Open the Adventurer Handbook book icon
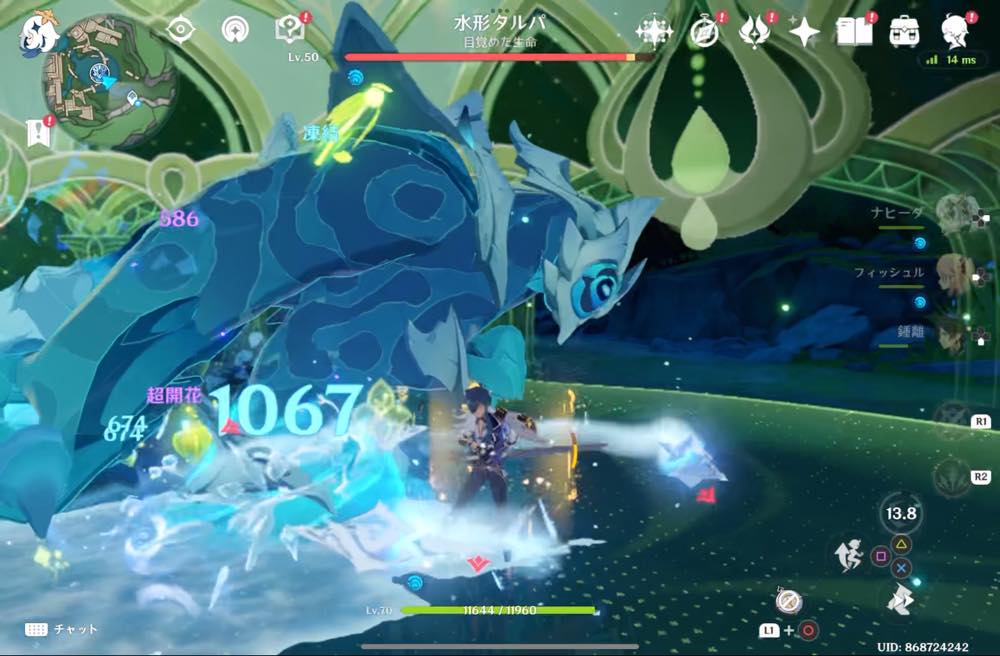This screenshot has width=1000, height=656. 853,31
